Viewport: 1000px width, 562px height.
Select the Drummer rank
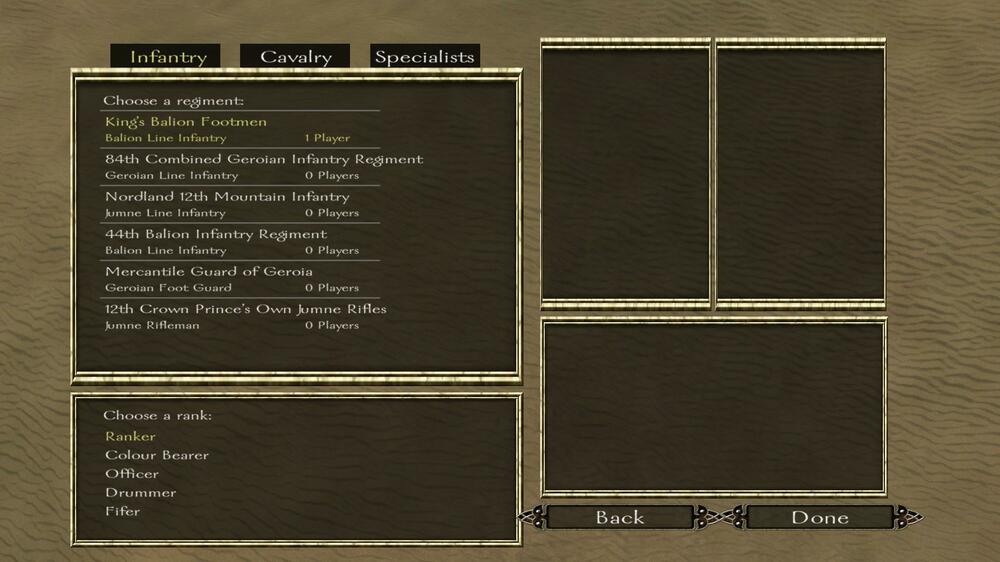point(141,492)
